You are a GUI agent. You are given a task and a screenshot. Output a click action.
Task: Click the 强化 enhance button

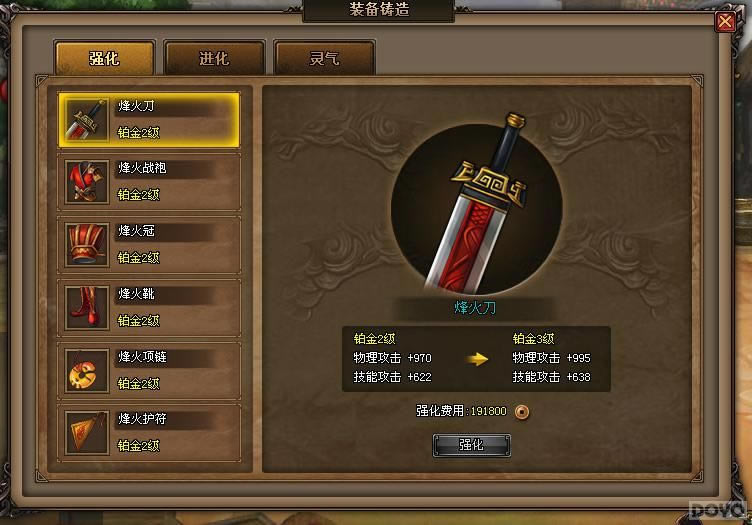[x=471, y=445]
